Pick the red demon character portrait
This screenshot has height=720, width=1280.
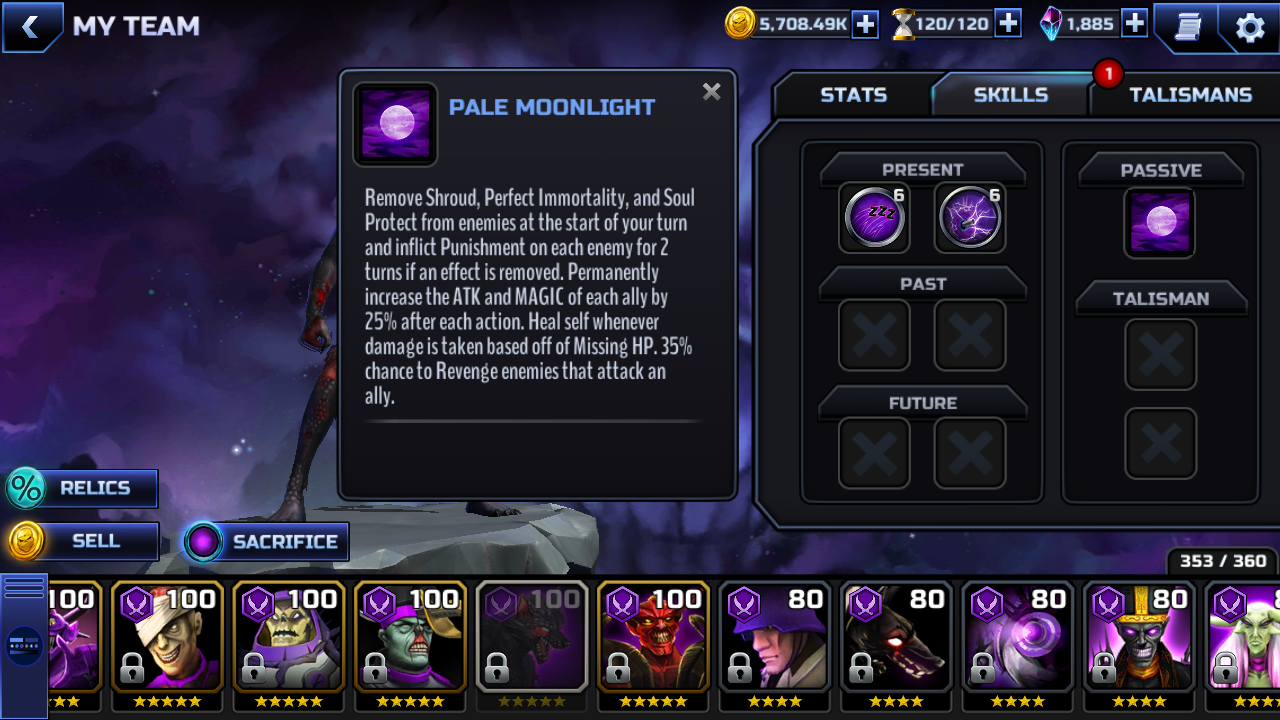pos(653,636)
